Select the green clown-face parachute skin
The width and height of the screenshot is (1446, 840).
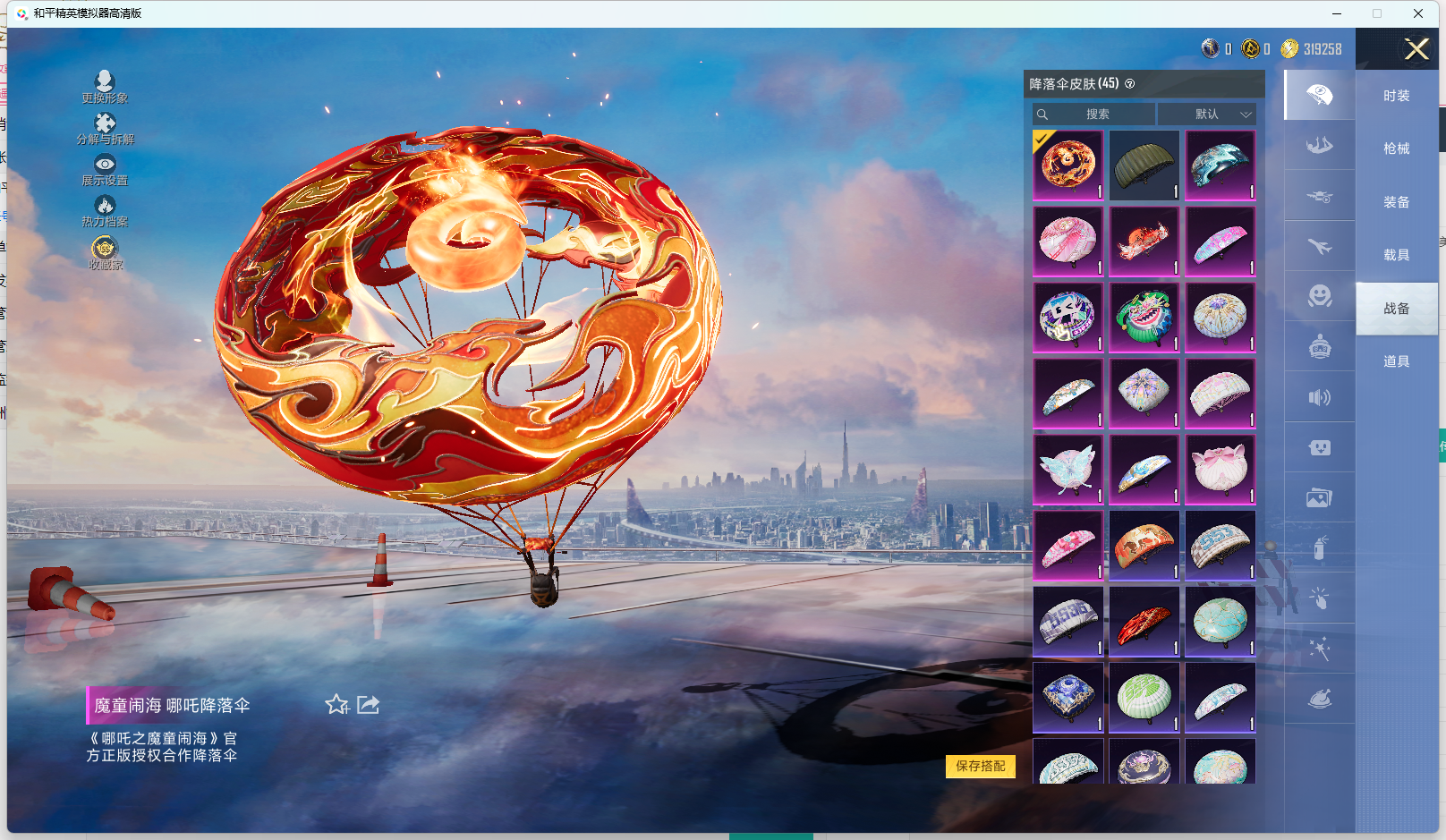click(x=1144, y=318)
